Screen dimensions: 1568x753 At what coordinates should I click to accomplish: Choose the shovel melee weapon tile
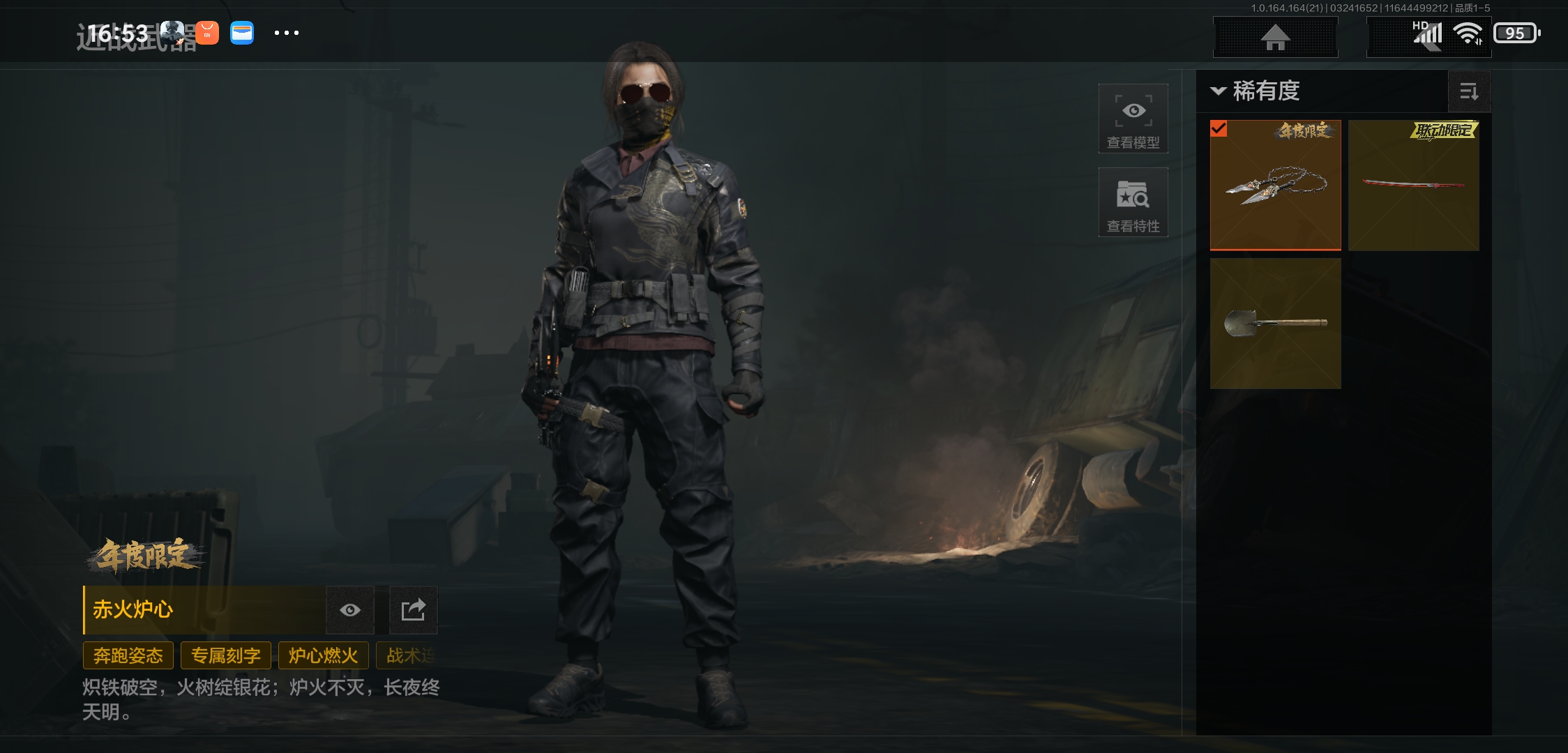1275,323
